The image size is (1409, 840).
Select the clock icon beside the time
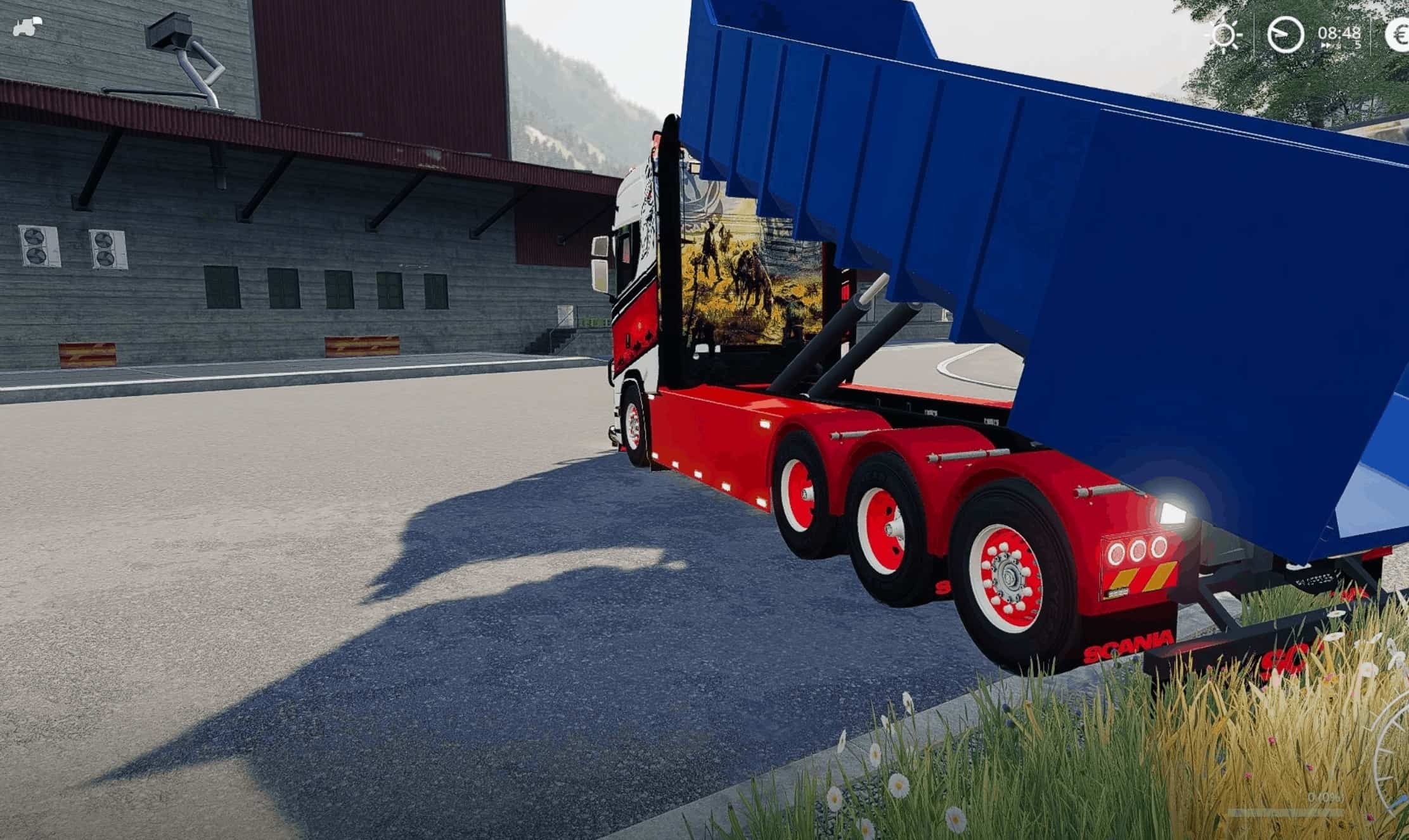[1285, 34]
